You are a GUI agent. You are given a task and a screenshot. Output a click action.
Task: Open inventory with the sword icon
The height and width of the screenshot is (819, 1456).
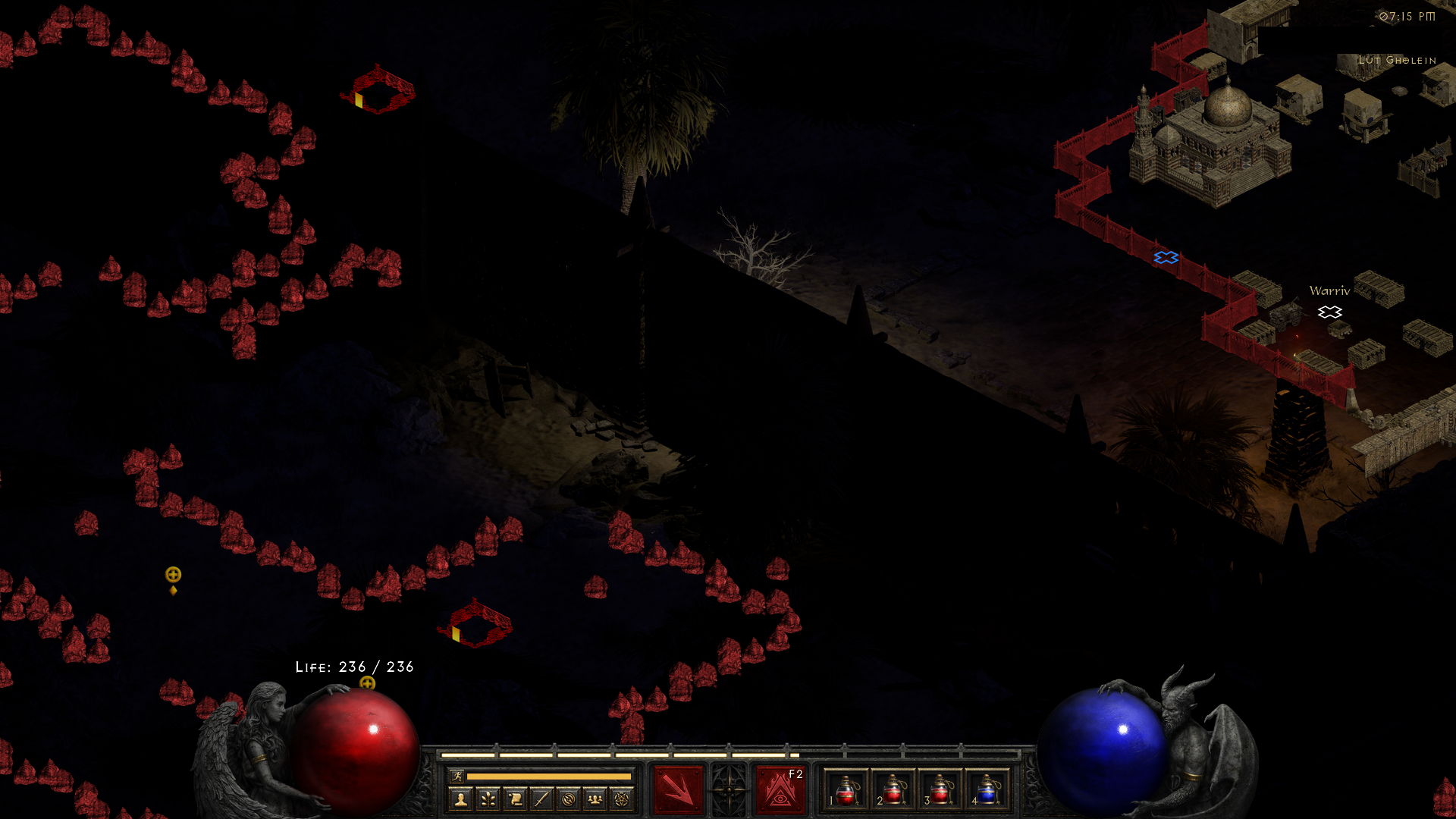[x=541, y=799]
